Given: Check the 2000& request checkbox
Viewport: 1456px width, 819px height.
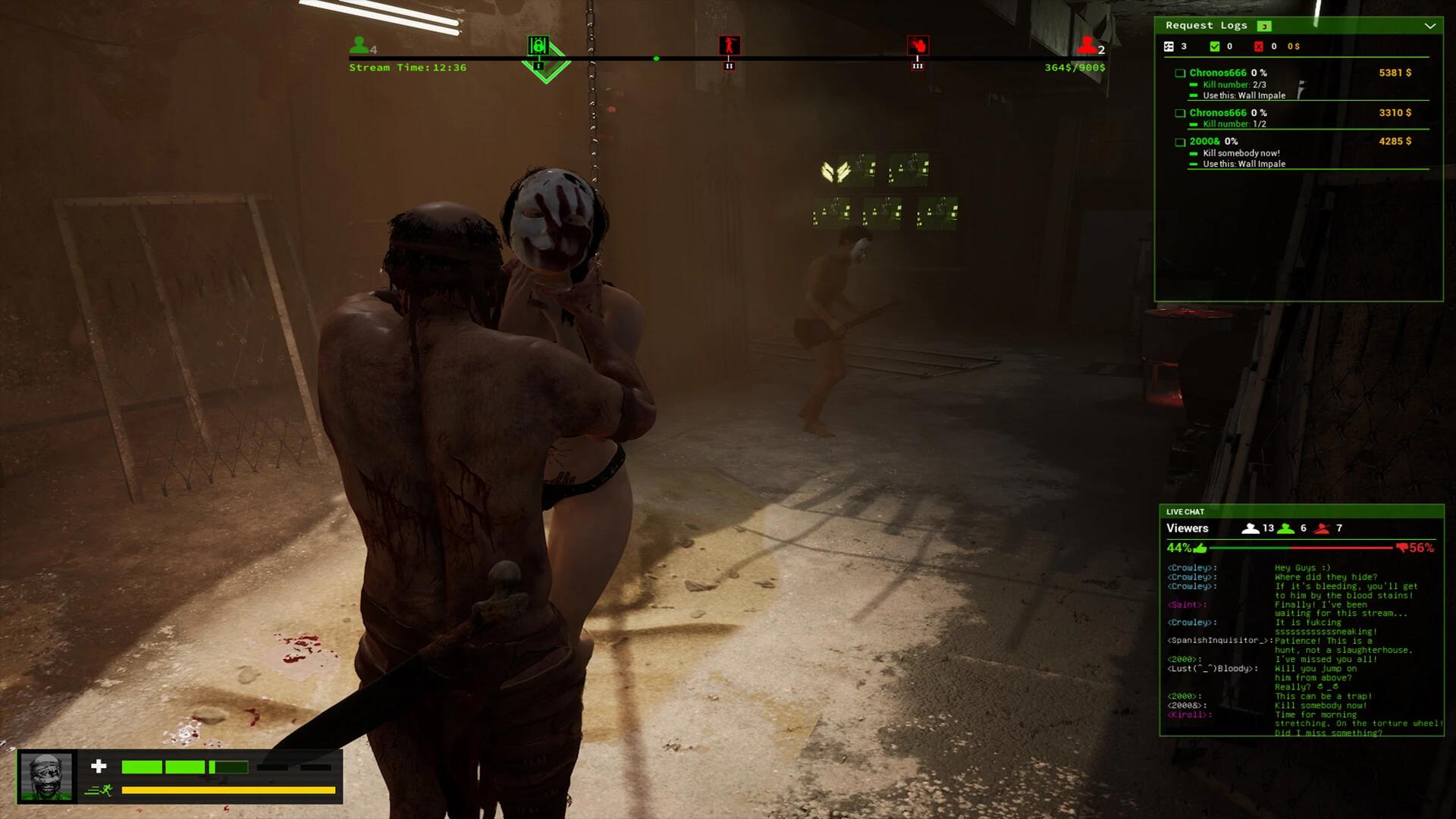Looking at the screenshot, I should [x=1179, y=142].
